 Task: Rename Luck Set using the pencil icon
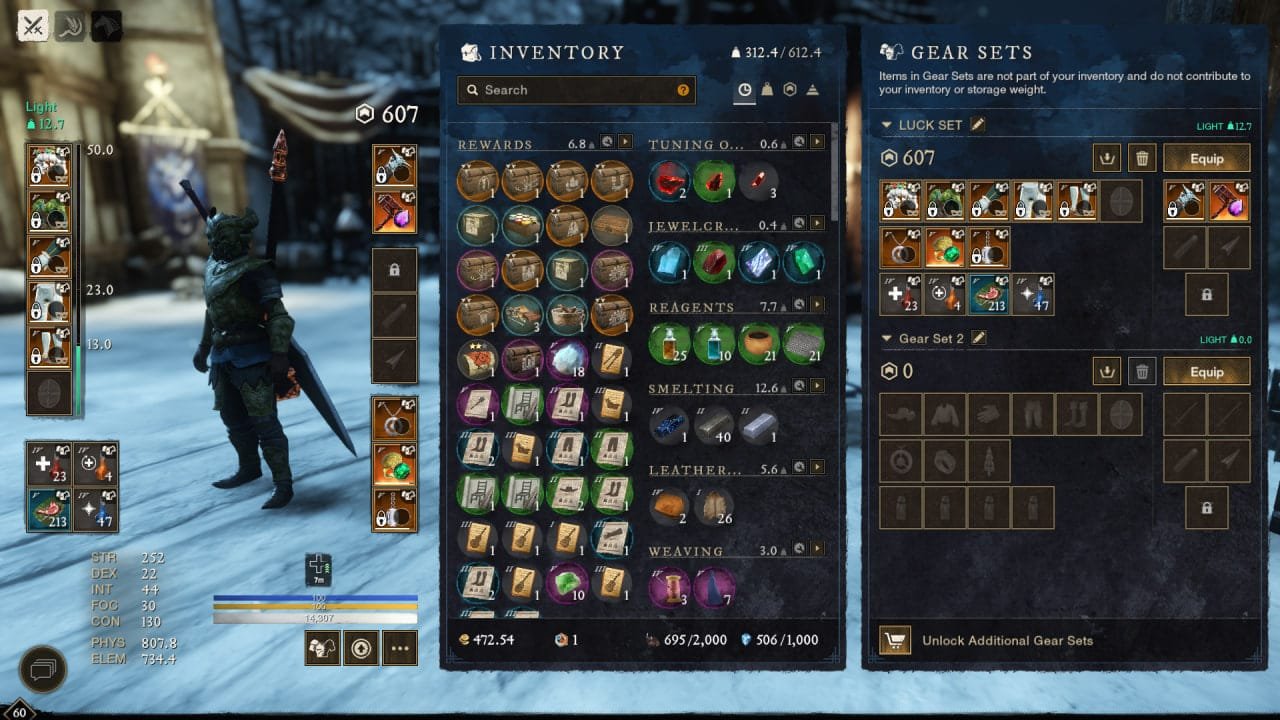tap(978, 125)
